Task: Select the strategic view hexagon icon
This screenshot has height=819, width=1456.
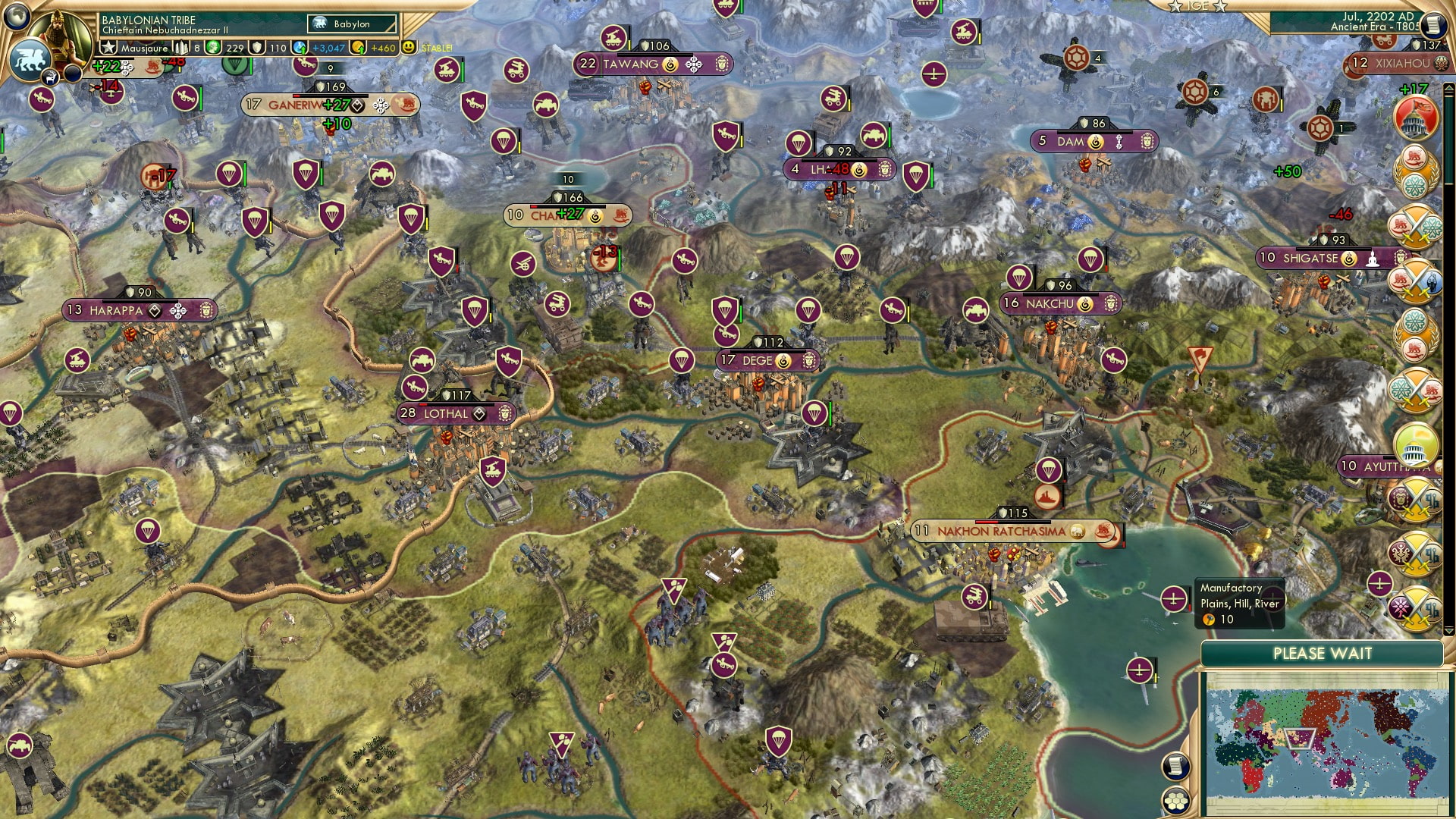Action: (x=1176, y=800)
